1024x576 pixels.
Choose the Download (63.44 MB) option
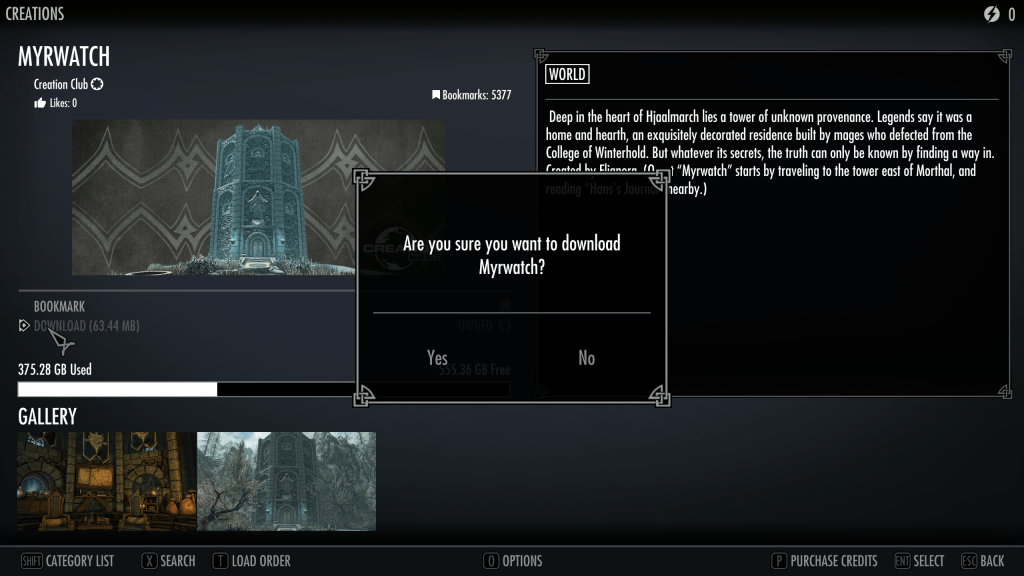pyautogui.click(x=86, y=326)
